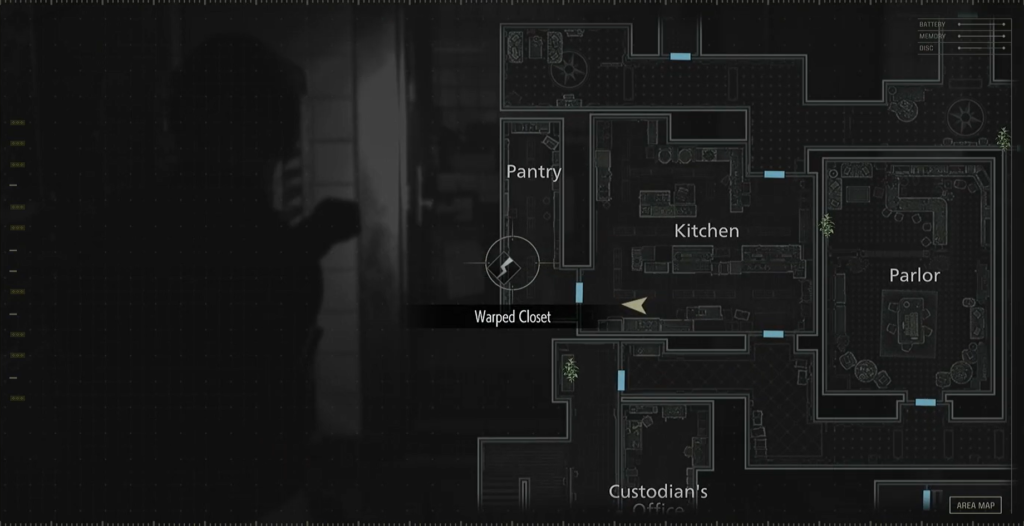Viewport: 1024px width, 526px height.
Task: Select the player position arrow on the map
Action: [634, 305]
